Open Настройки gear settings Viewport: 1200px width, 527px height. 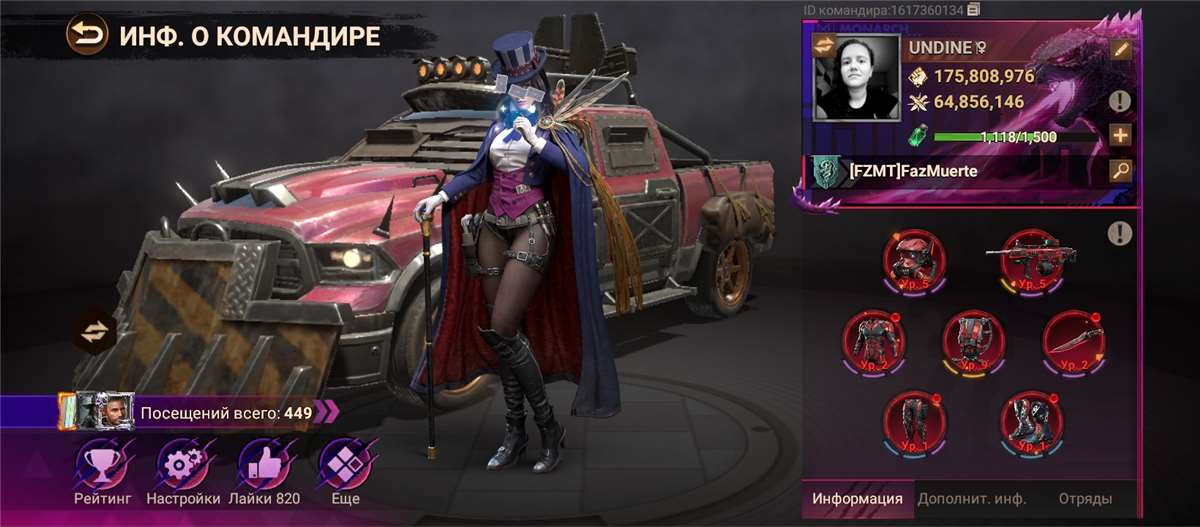183,472
